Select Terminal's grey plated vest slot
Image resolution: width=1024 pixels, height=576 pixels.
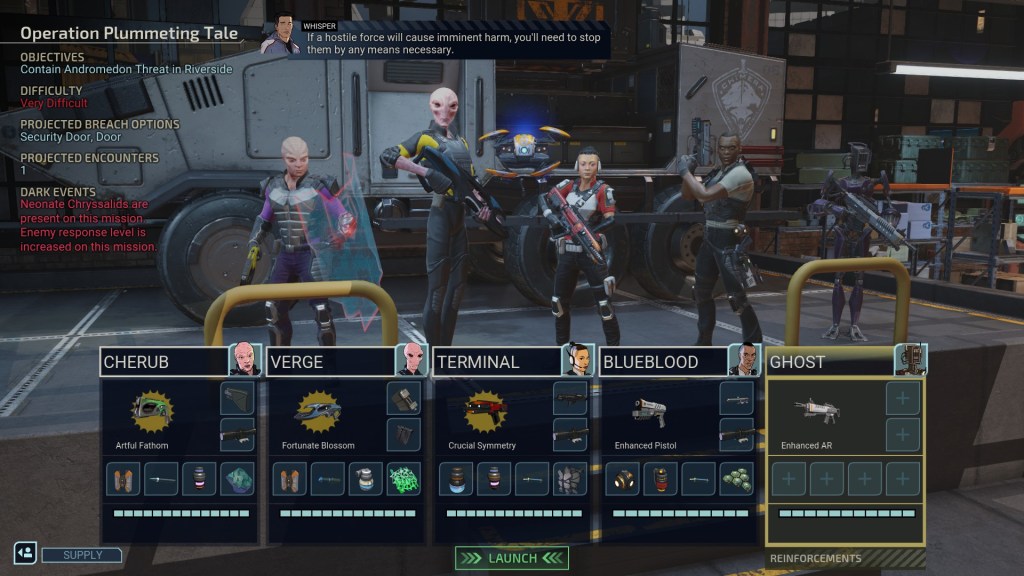[570, 479]
